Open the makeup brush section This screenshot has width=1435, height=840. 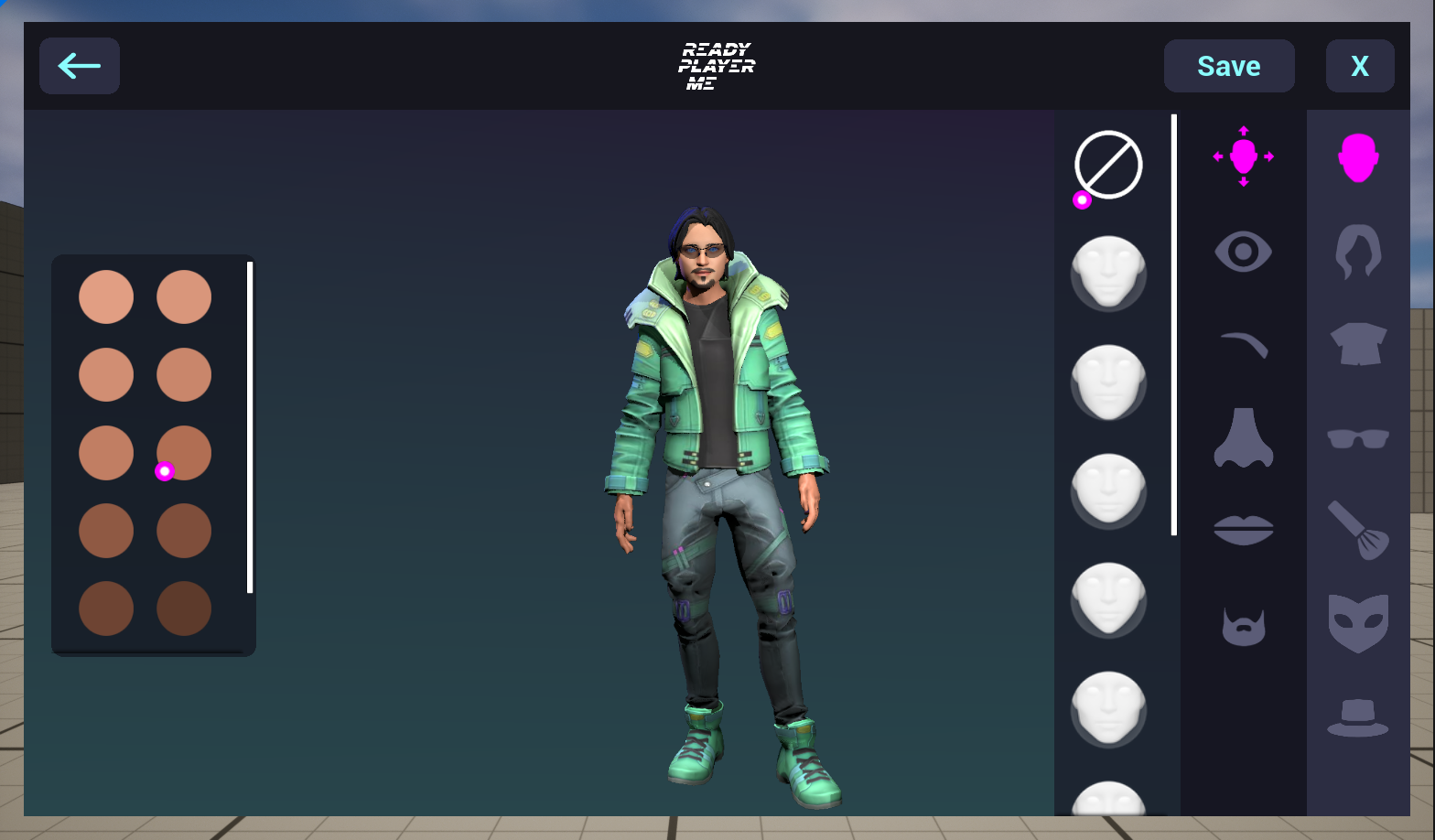[1360, 530]
